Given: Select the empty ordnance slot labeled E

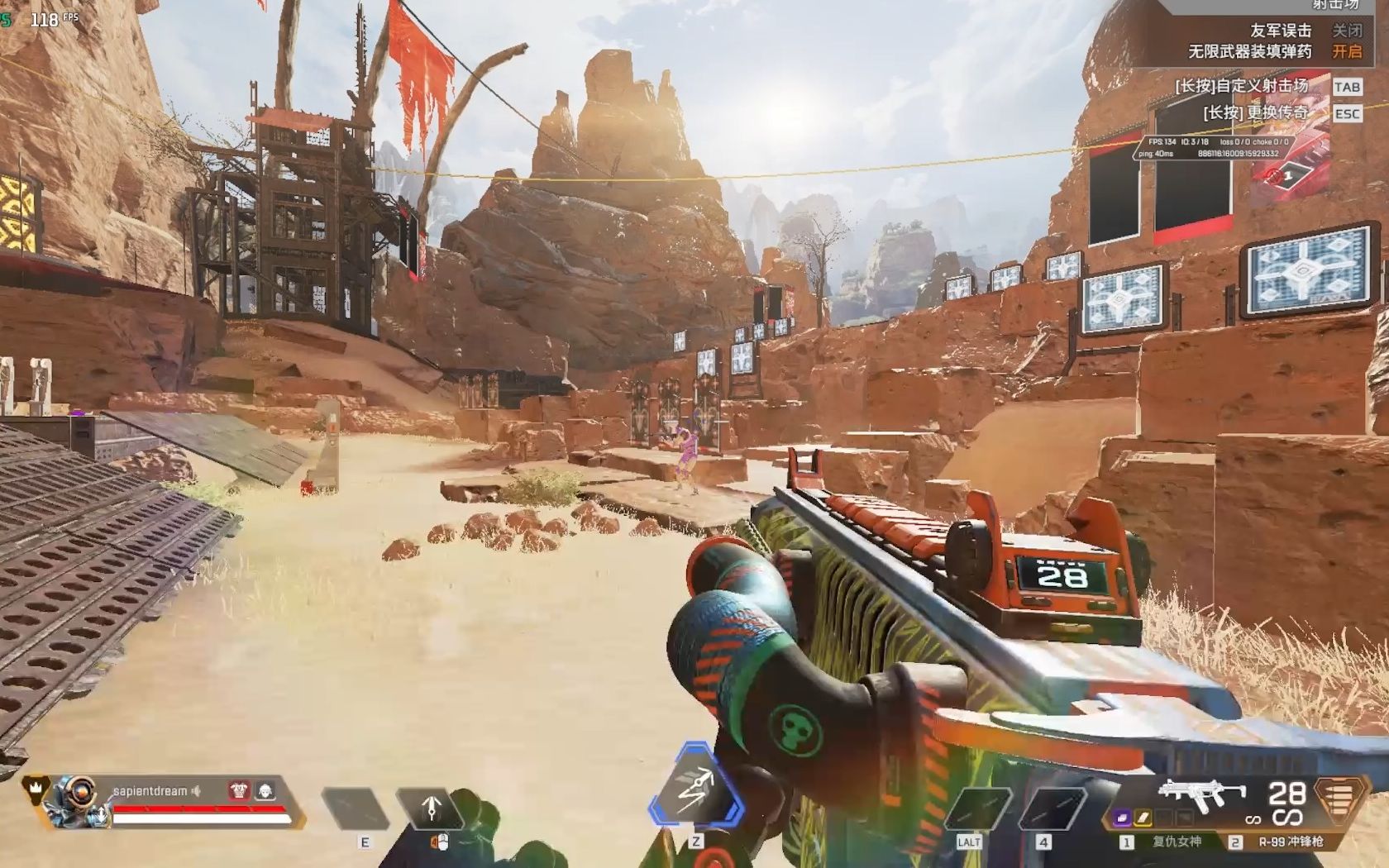Looking at the screenshot, I should (356, 808).
